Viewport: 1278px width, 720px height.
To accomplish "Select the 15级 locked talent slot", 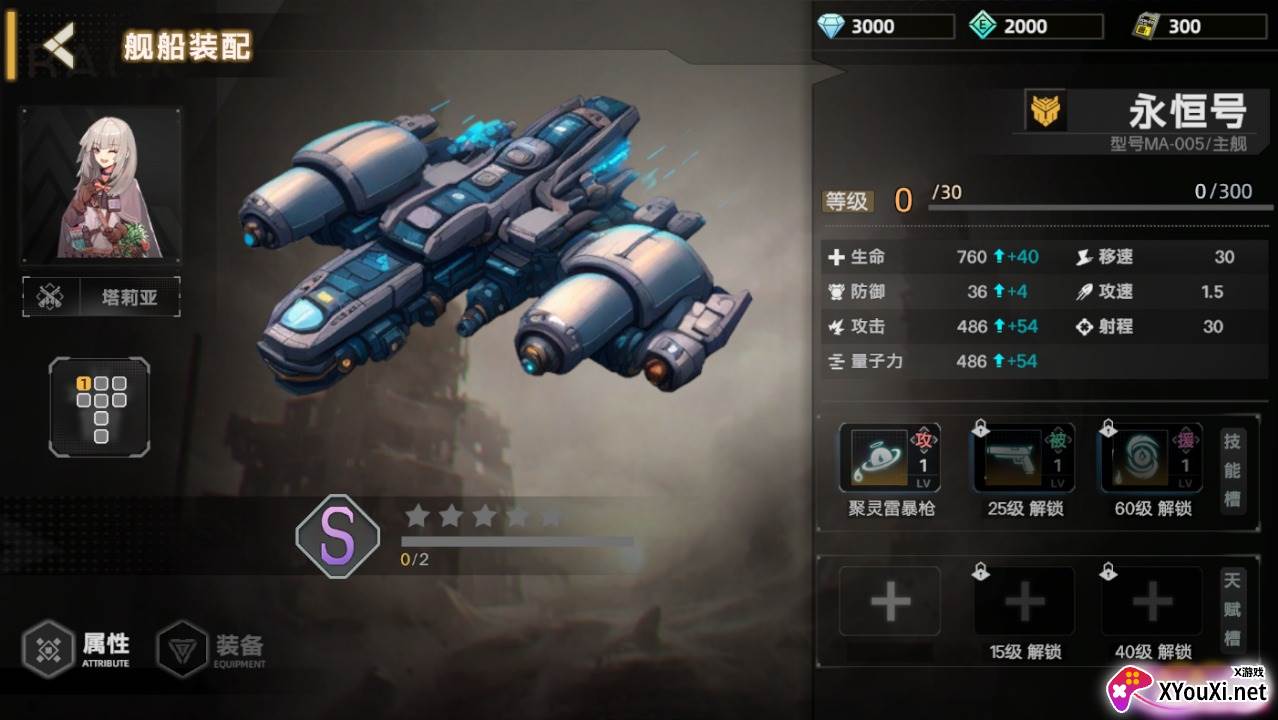I will pyautogui.click(x=1024, y=602).
